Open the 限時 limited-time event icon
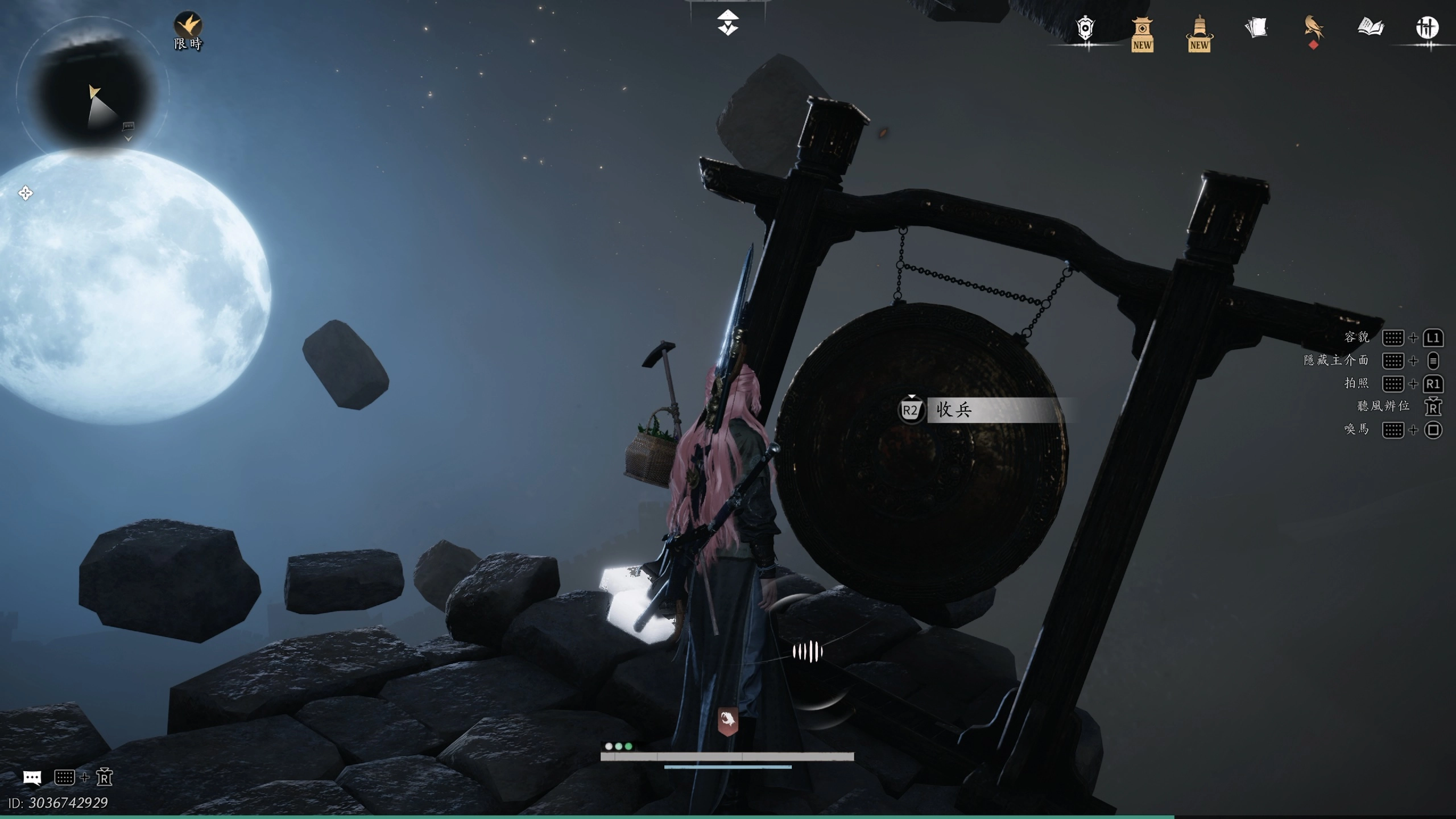 point(188,31)
